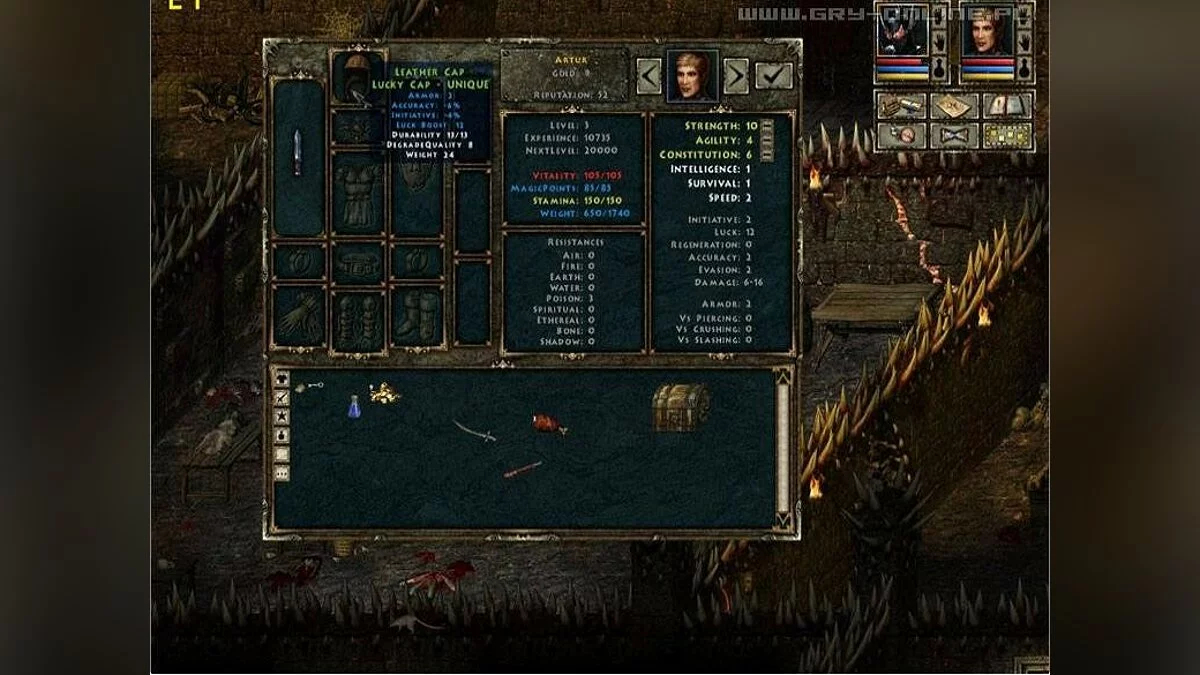Confirm with the checkmark button
This screenshot has width=1200, height=675.
click(x=773, y=76)
